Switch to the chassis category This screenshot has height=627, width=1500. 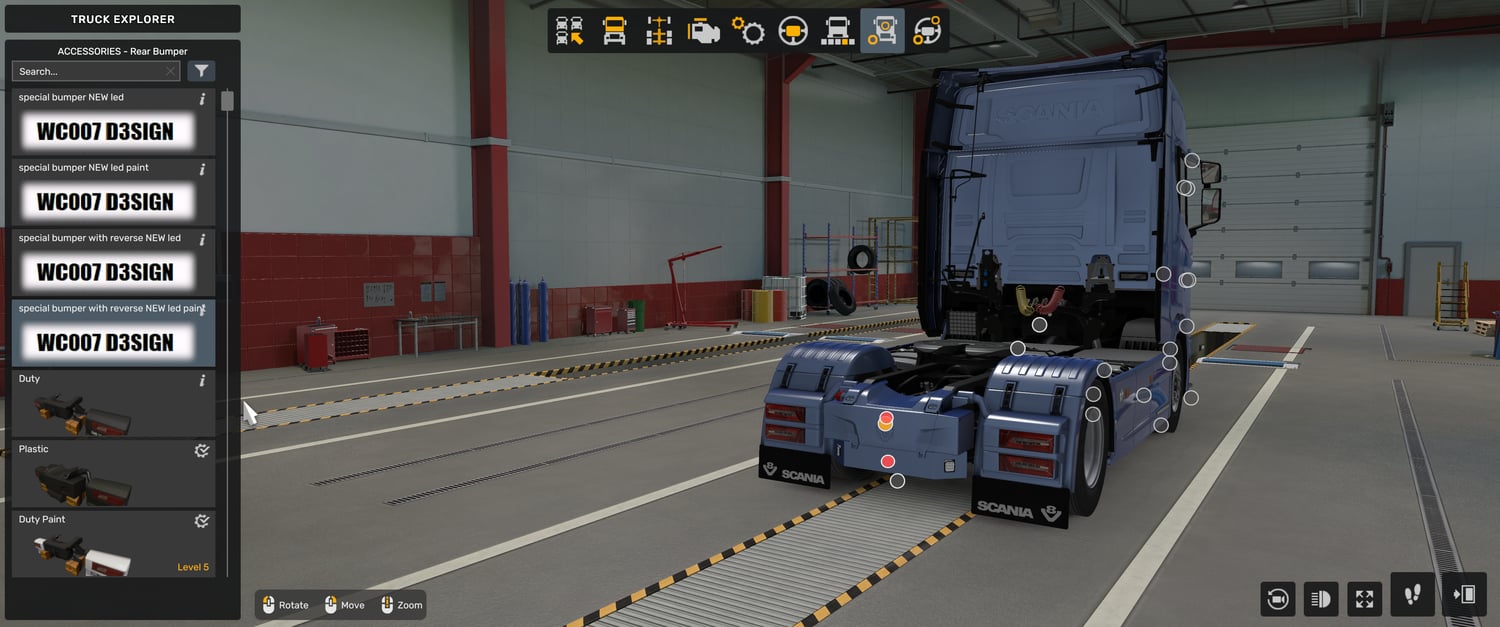(659, 31)
